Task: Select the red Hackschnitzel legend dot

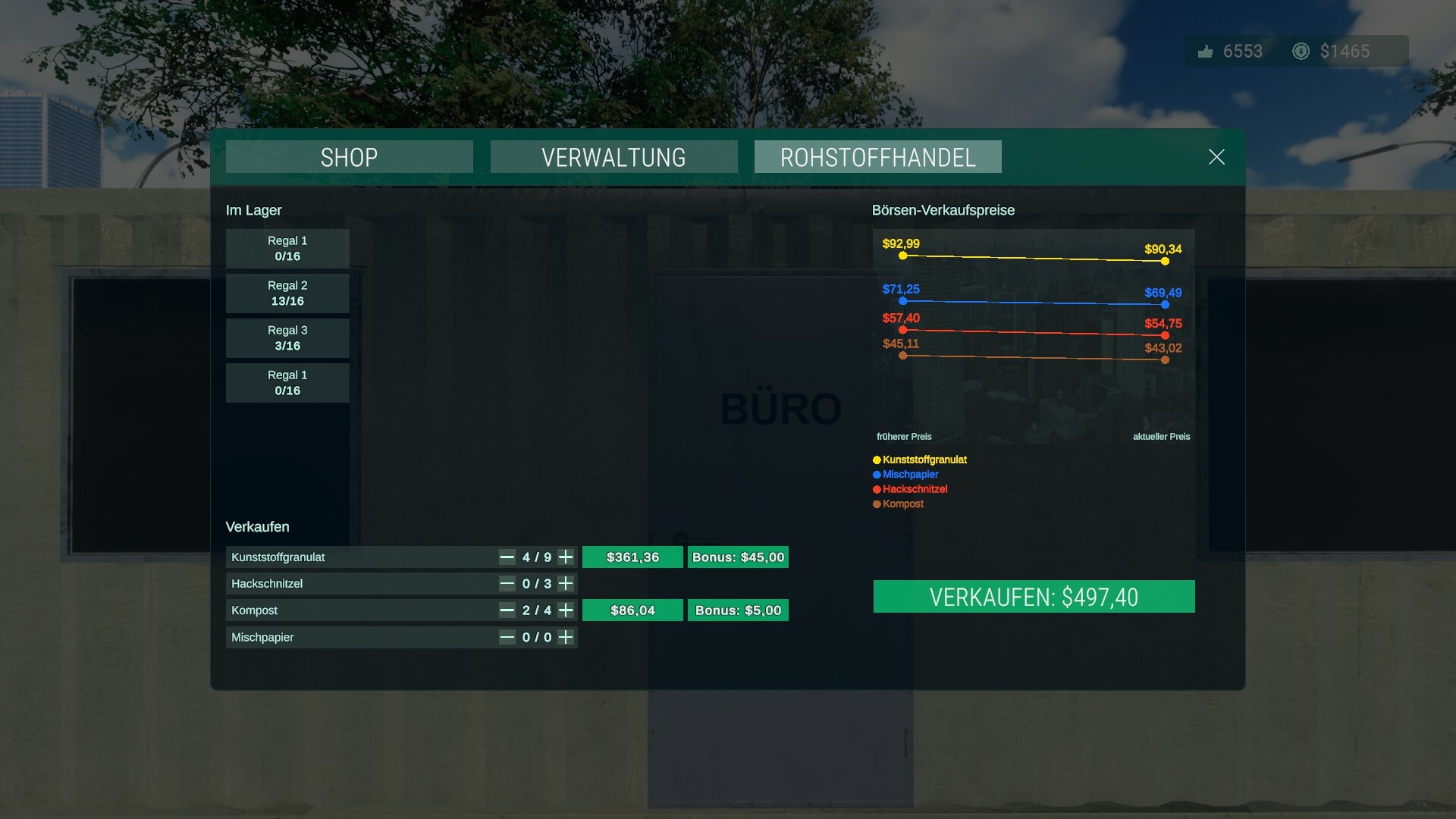Action: (x=876, y=489)
